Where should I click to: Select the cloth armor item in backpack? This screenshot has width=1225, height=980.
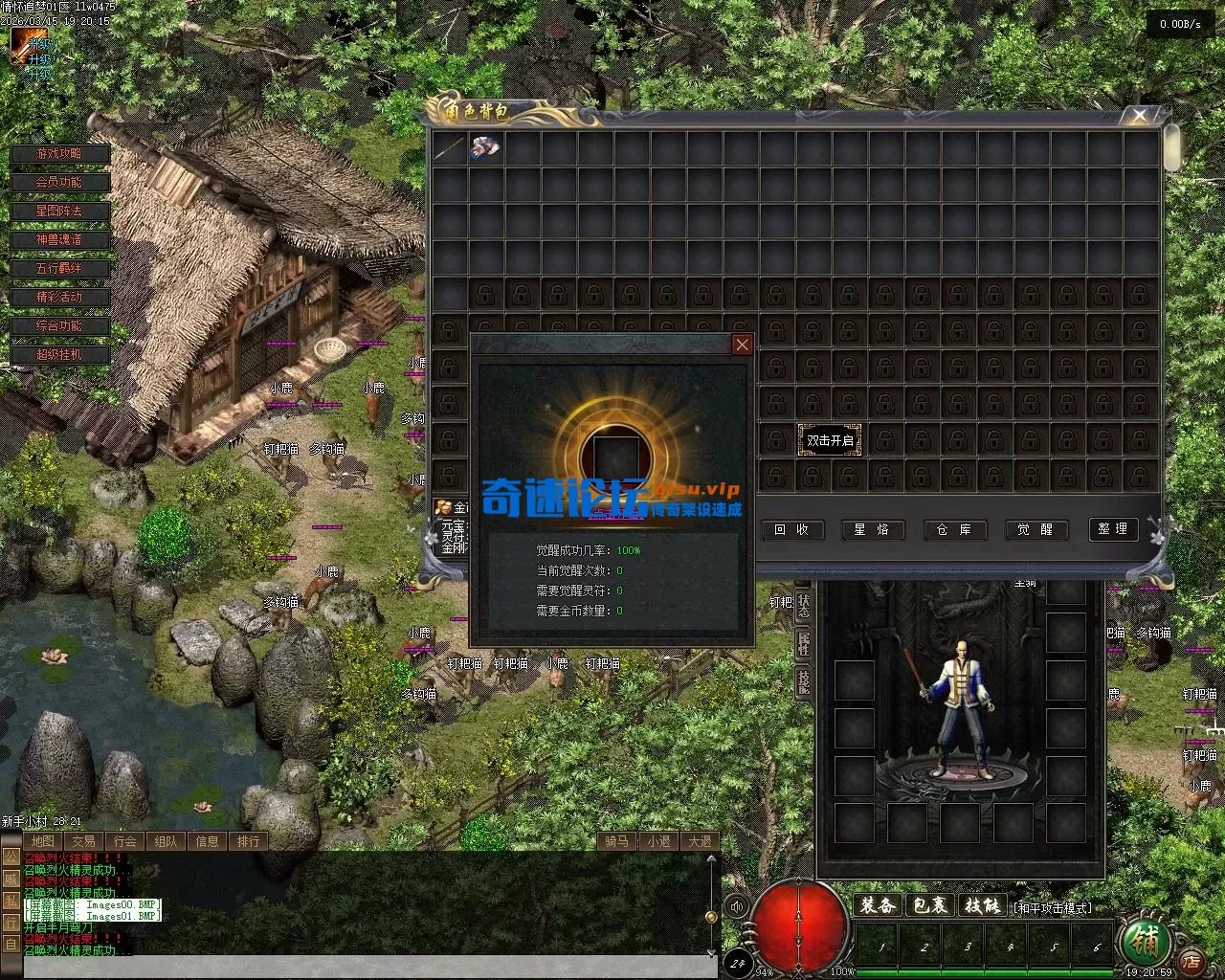485,147
